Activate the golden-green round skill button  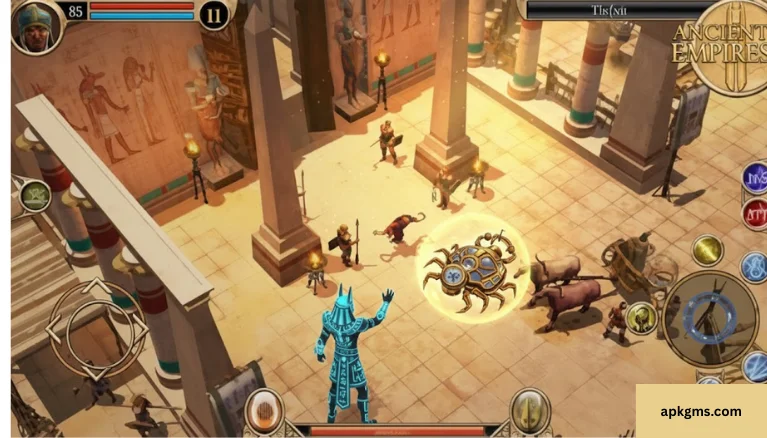point(707,250)
